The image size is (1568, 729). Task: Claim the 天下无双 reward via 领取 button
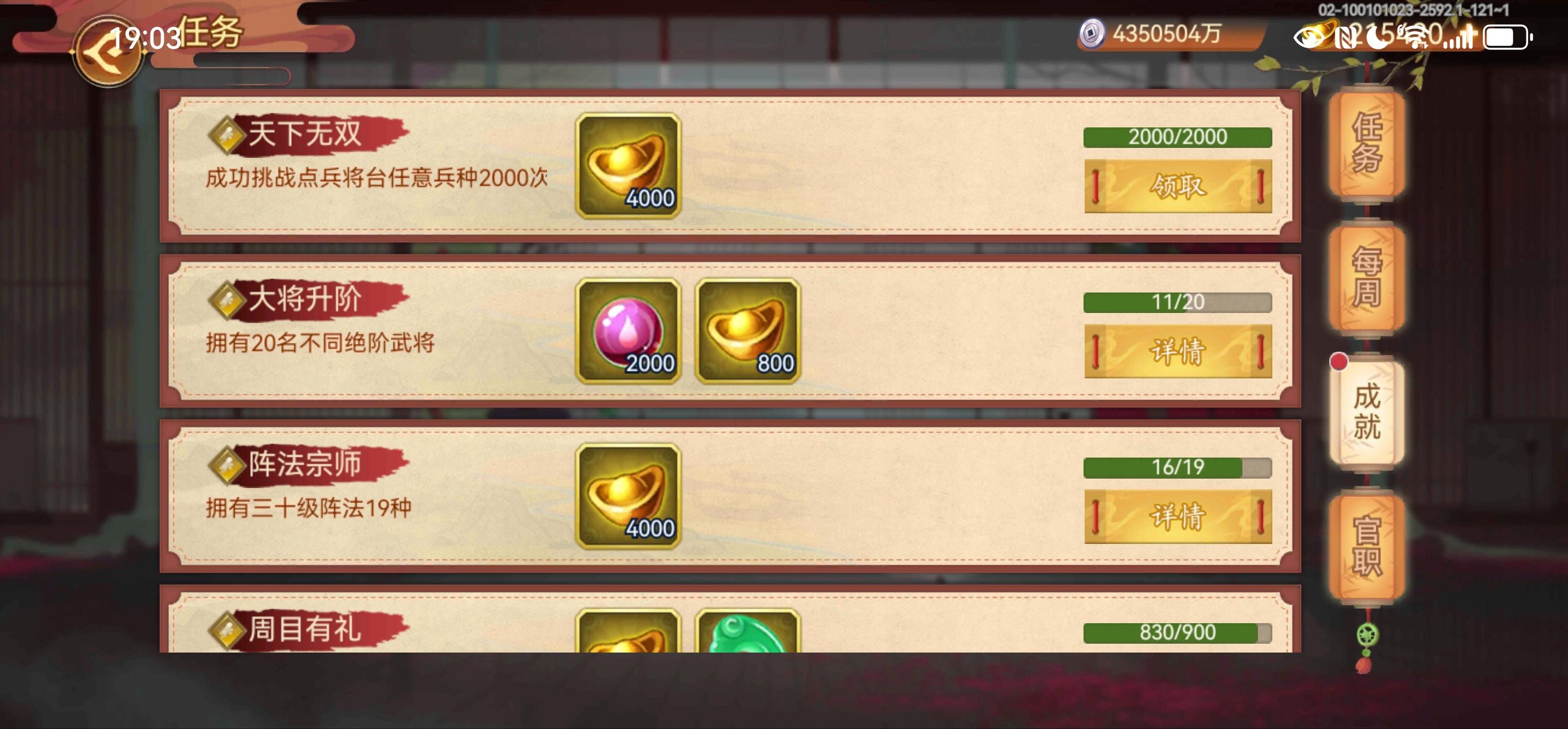click(x=1177, y=185)
